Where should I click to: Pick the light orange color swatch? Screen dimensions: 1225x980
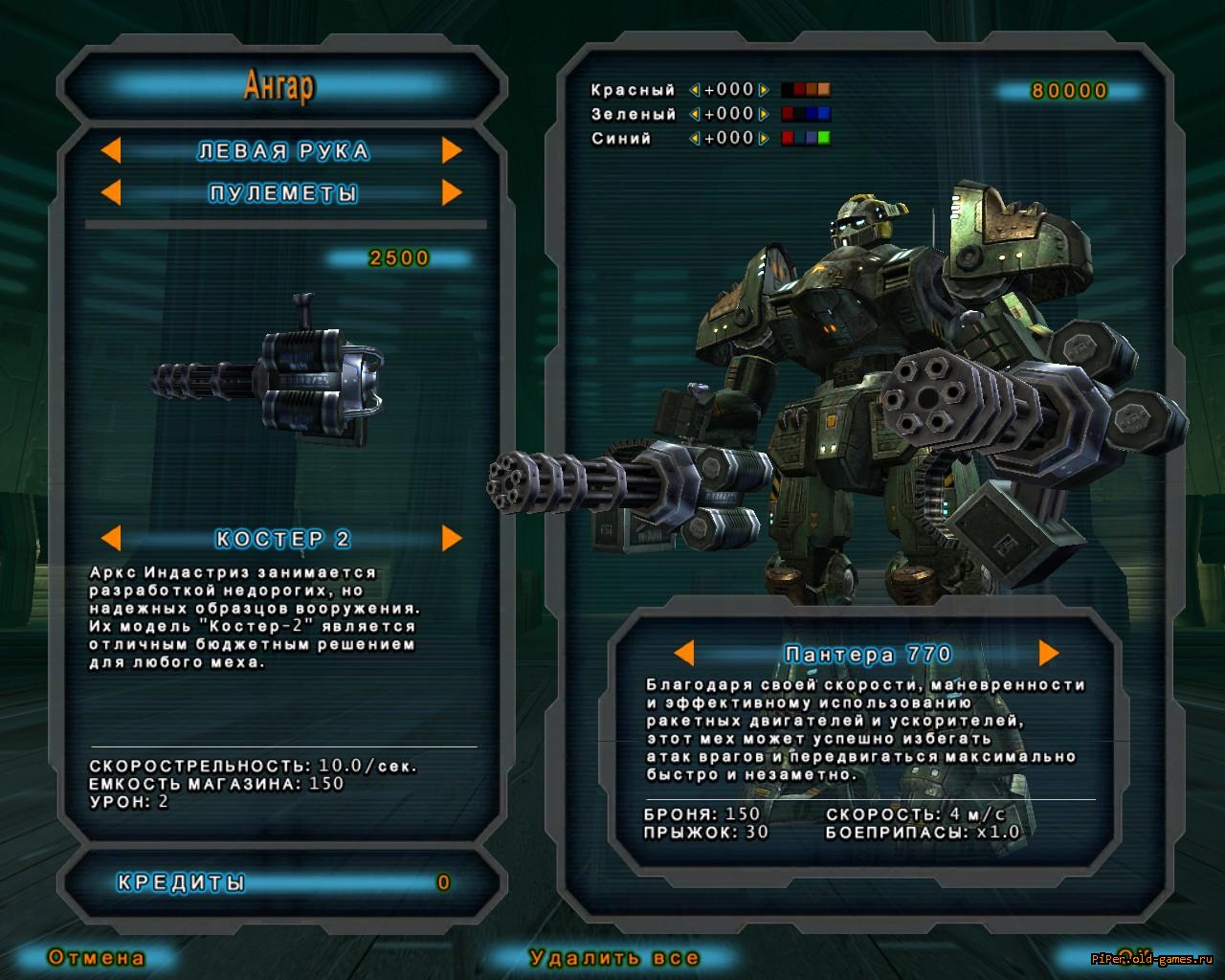pyautogui.click(x=824, y=90)
